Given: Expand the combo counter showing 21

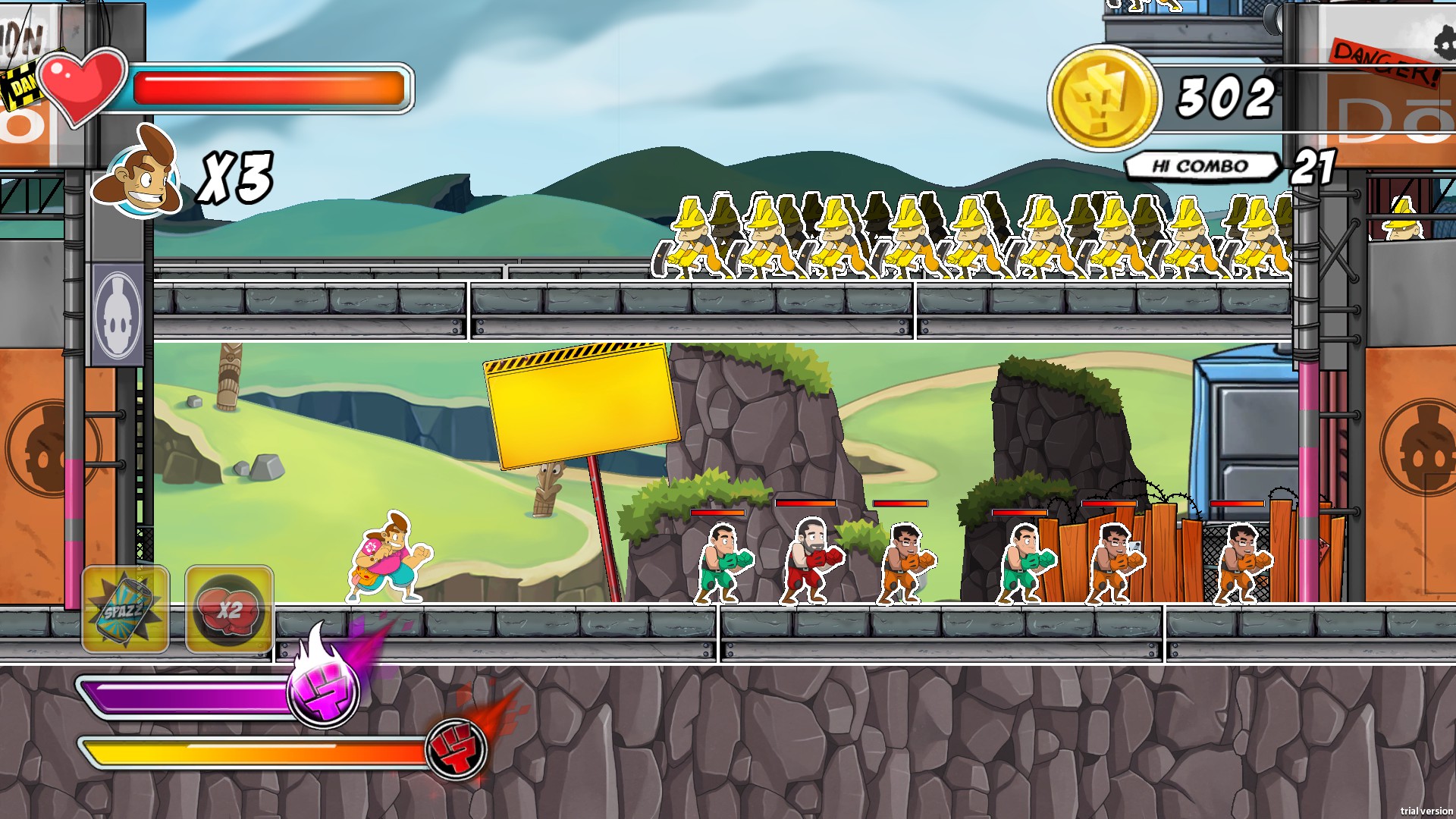Looking at the screenshot, I should pyautogui.click(x=1314, y=165).
